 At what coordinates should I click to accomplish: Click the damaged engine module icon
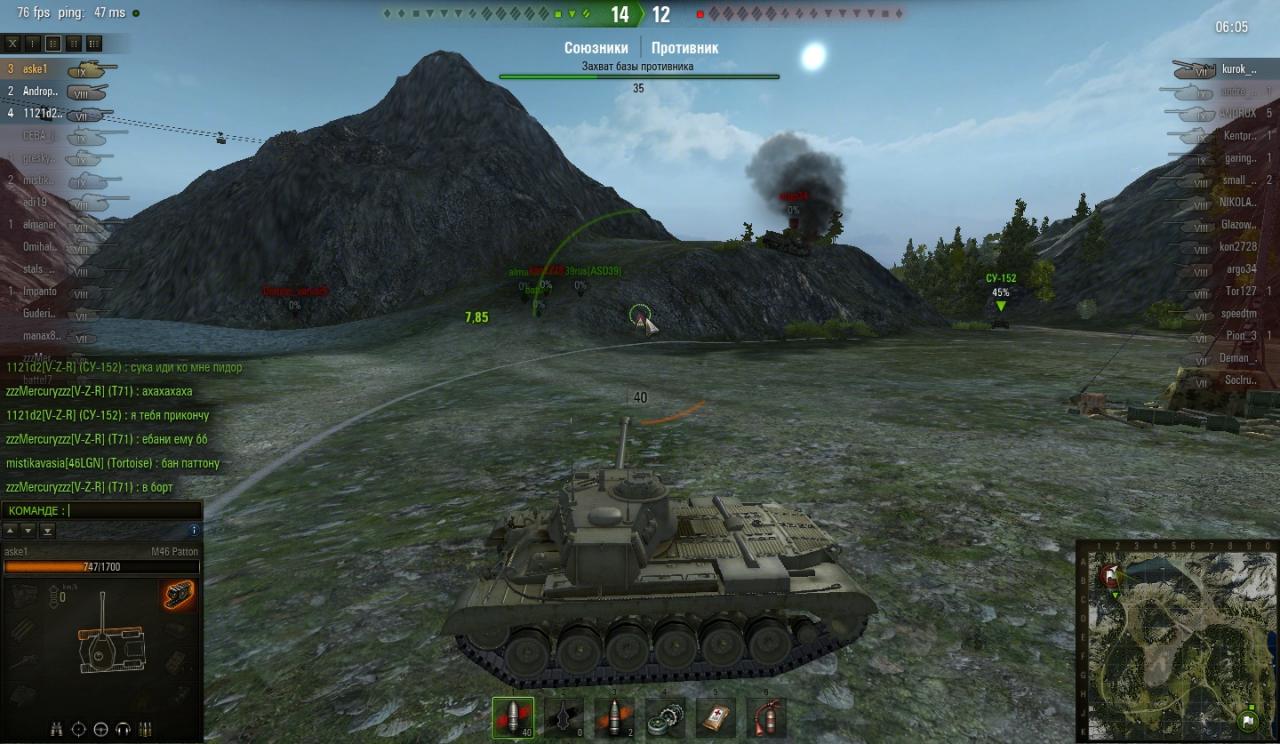point(178,595)
